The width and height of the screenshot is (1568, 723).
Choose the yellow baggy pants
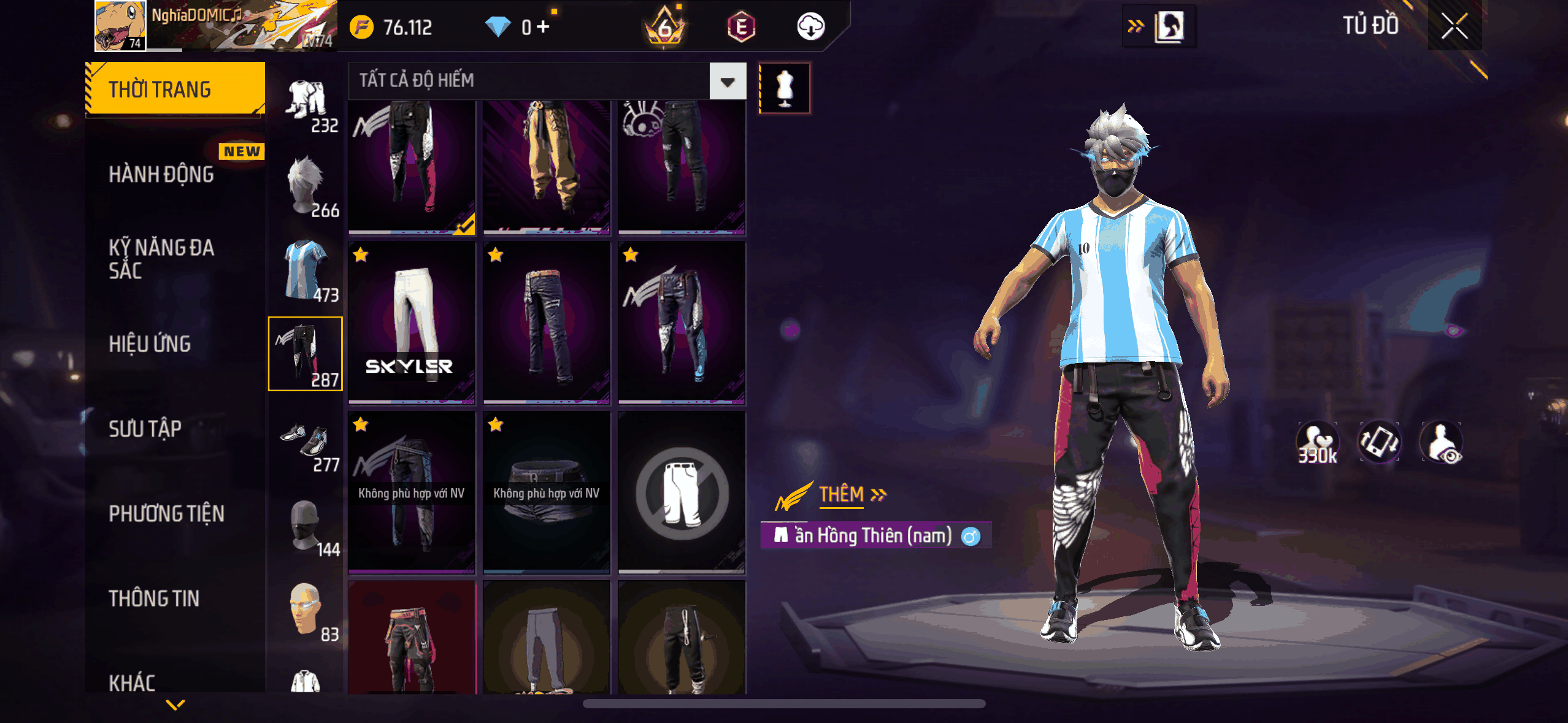547,167
